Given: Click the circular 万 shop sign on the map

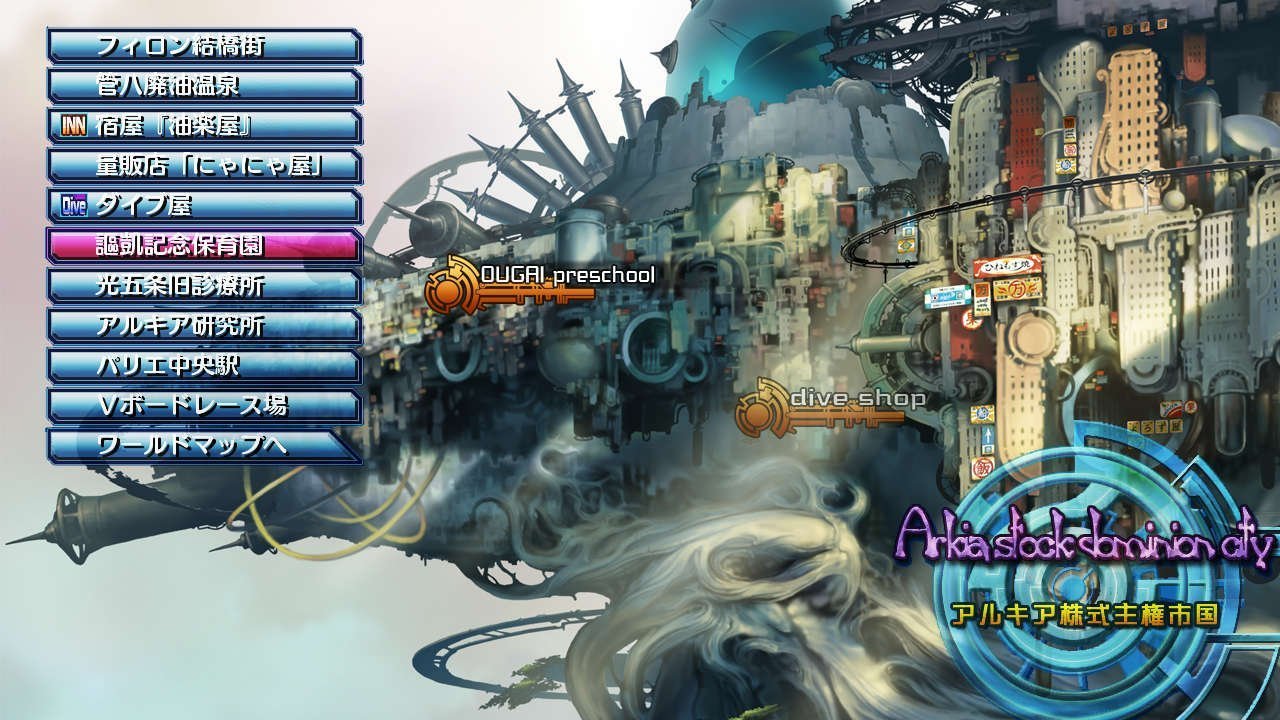Looking at the screenshot, I should pyautogui.click(x=1018, y=292).
